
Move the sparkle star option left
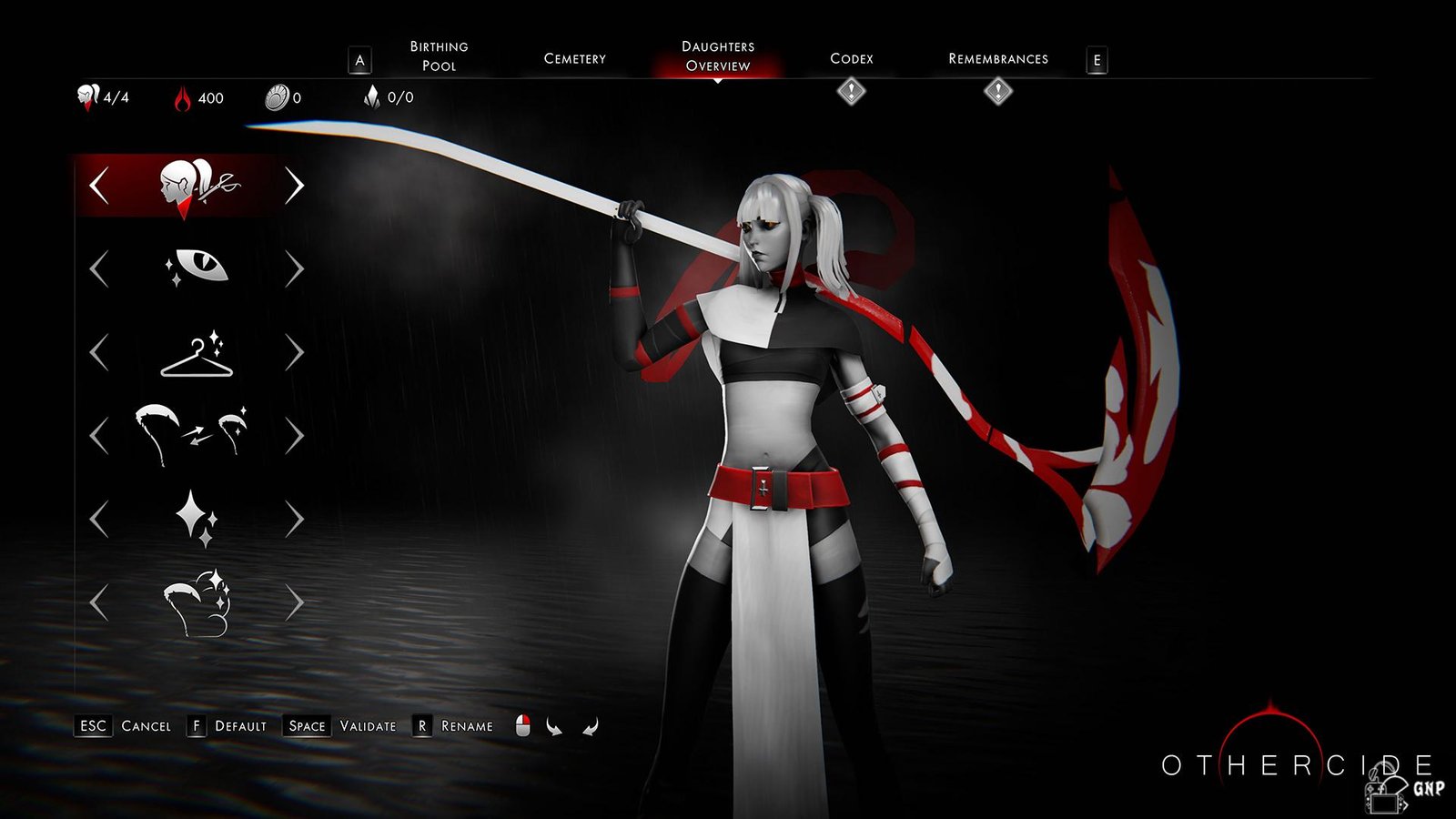tap(99, 520)
